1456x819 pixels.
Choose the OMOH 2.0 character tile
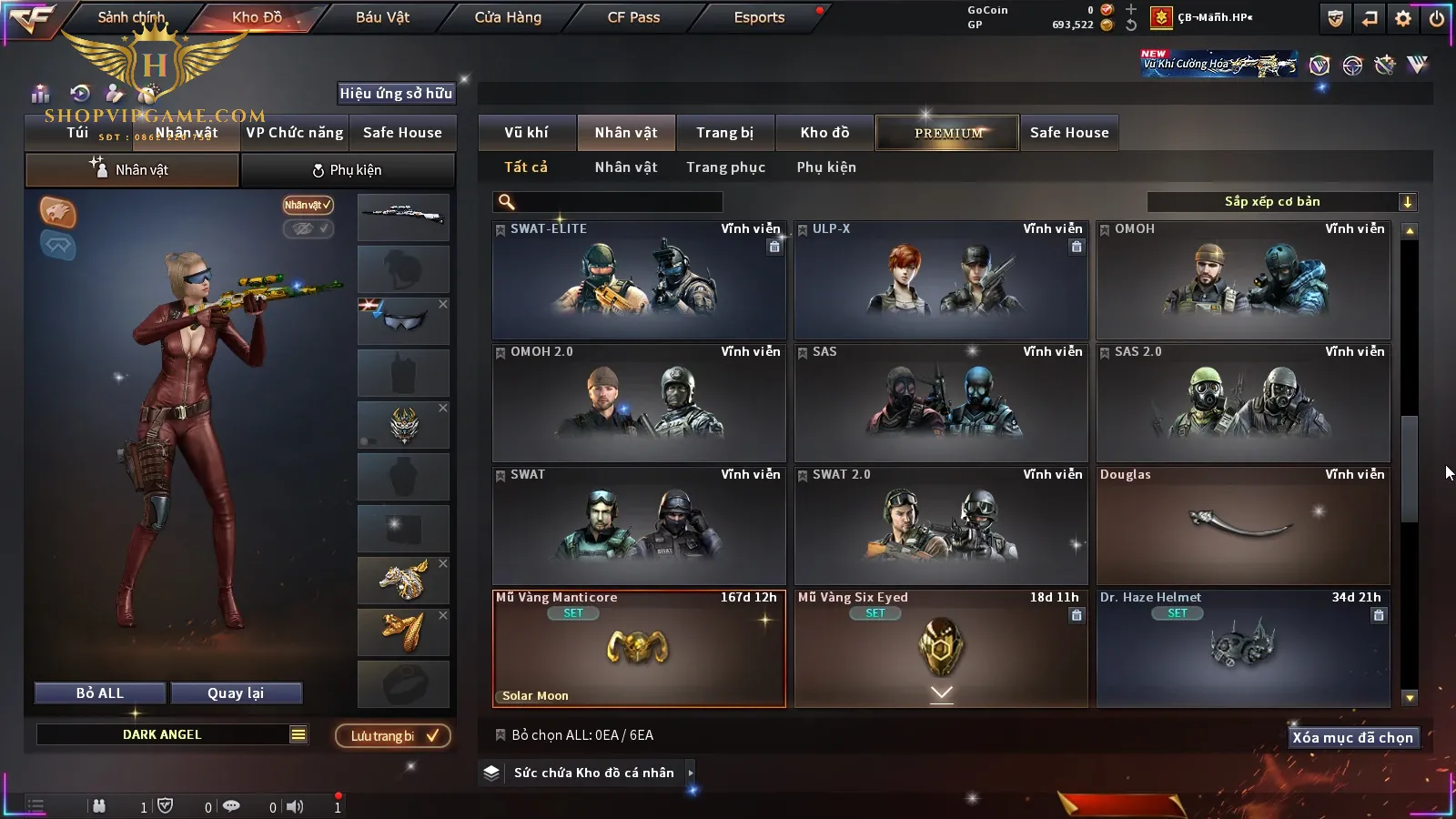(x=639, y=403)
